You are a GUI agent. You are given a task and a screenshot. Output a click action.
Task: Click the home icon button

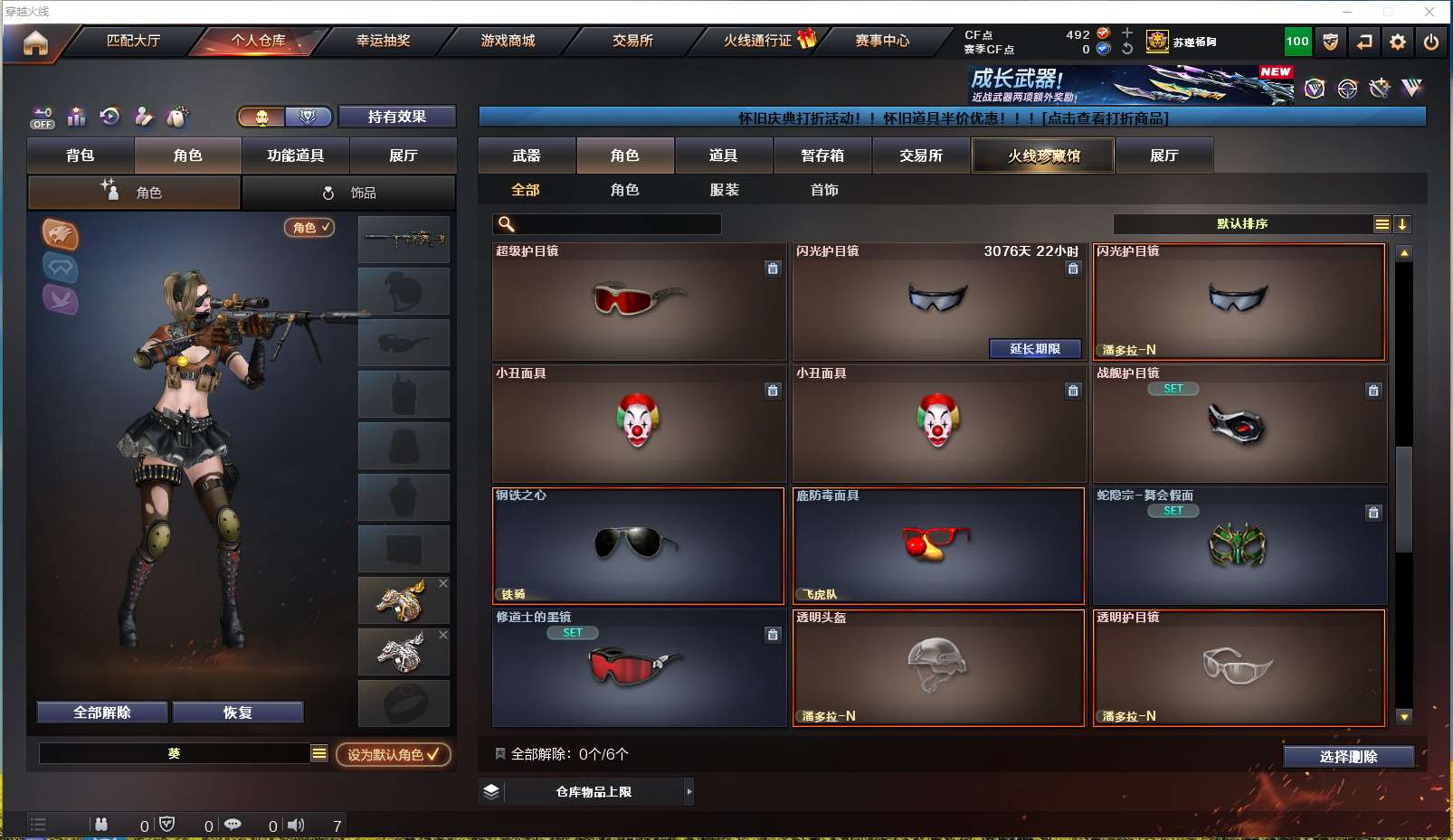[35, 42]
